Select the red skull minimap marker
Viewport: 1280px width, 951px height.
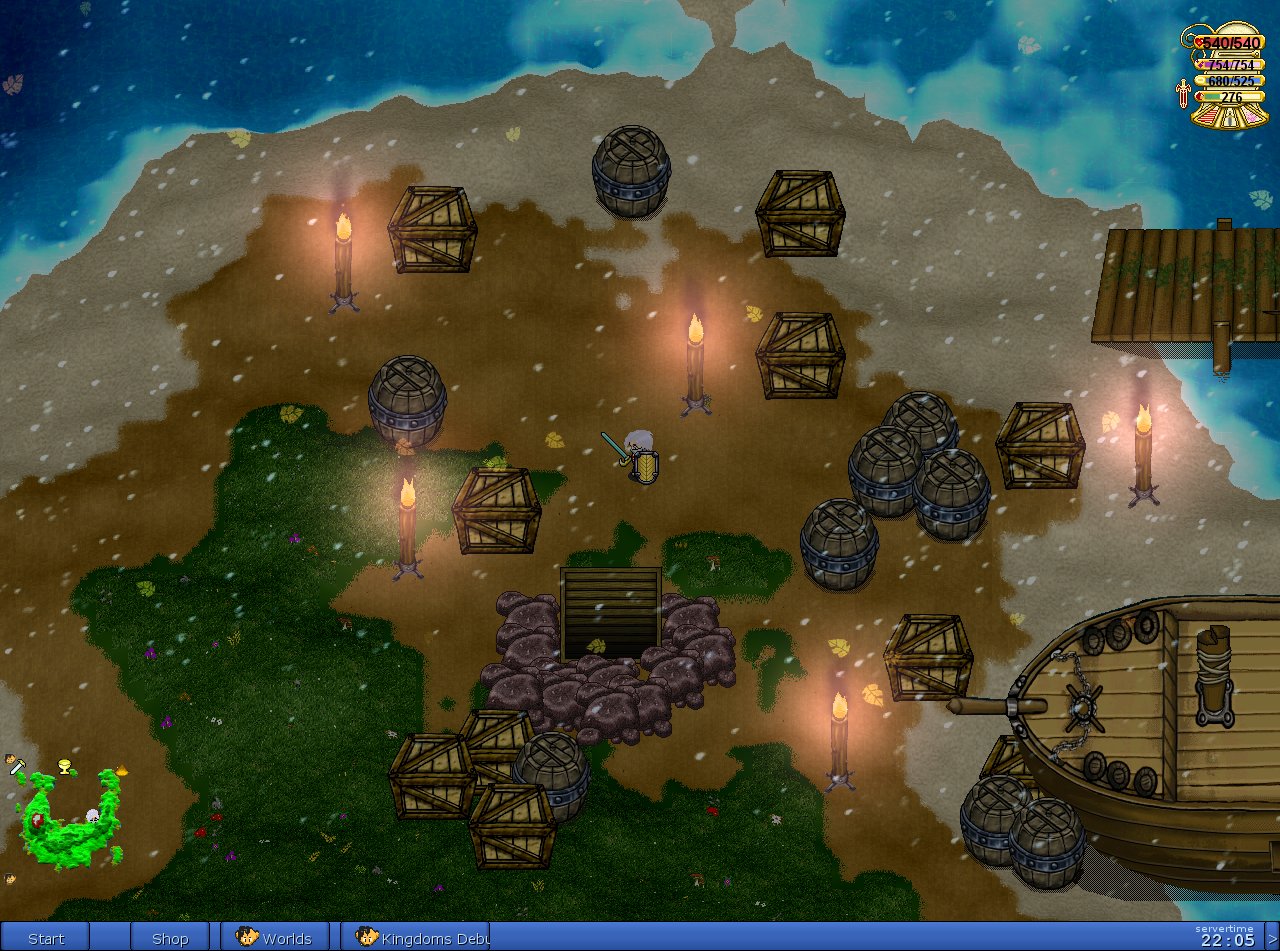click(37, 821)
